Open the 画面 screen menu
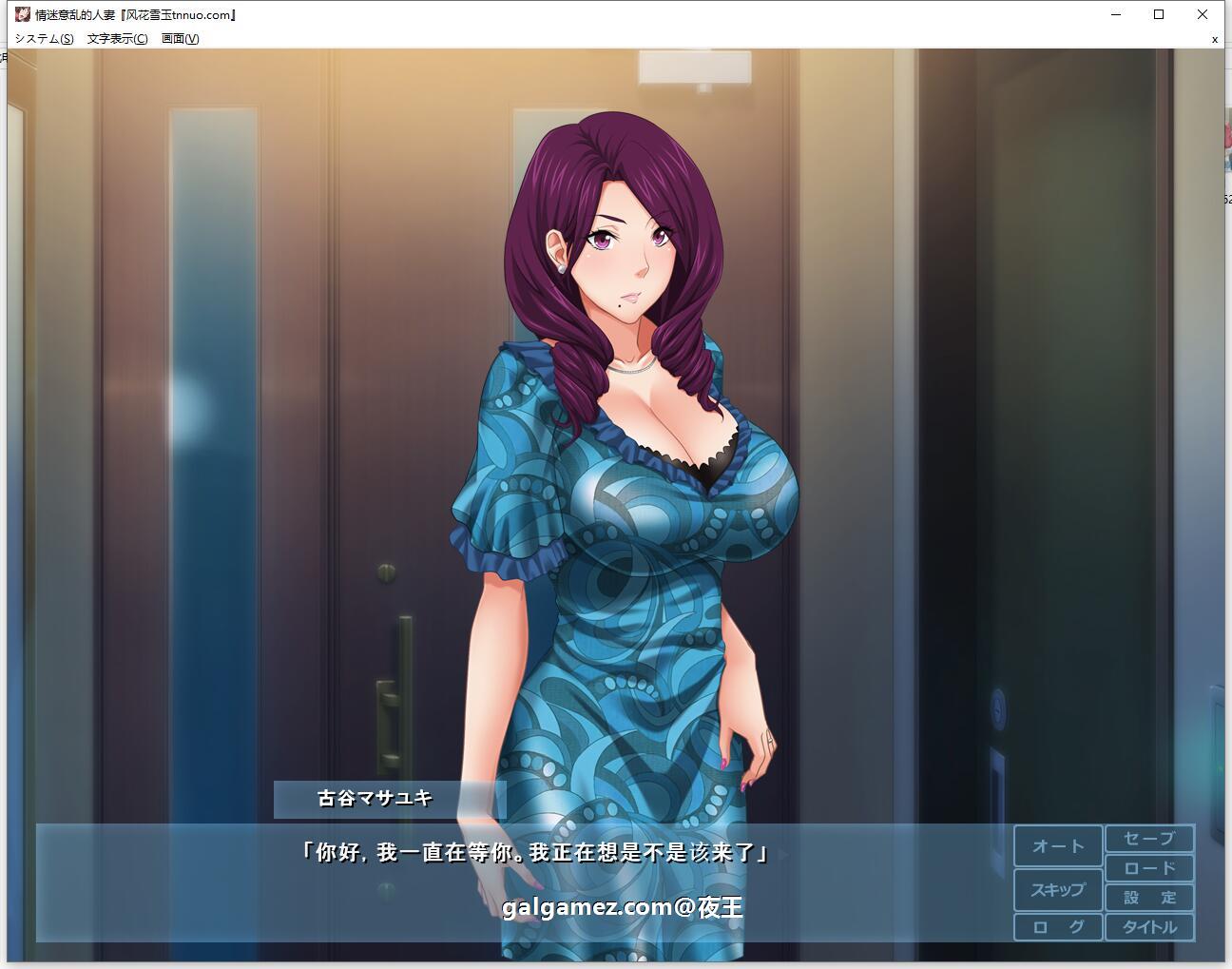Viewport: 1232px width, 969px height. tap(179, 39)
